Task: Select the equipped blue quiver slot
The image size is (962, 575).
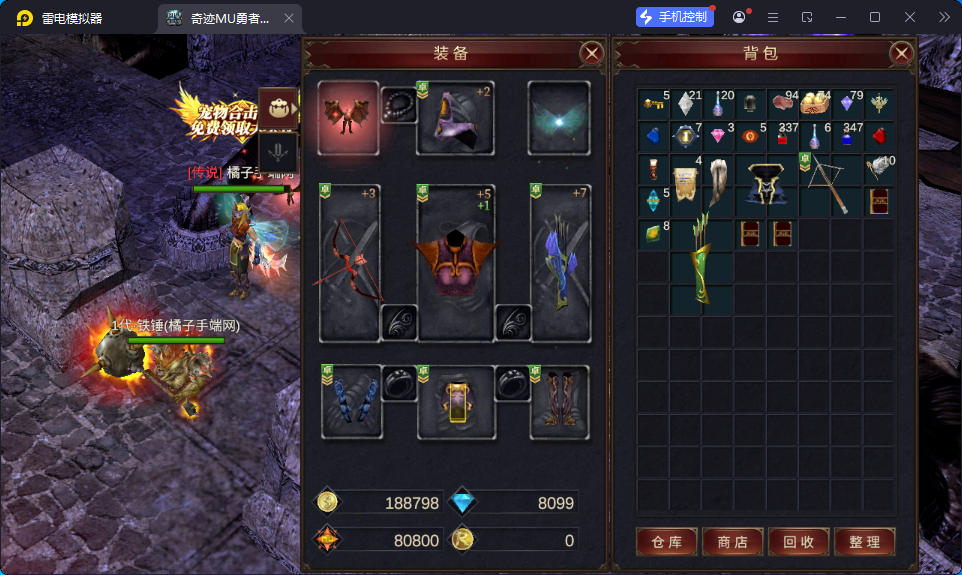Action: pos(560,262)
